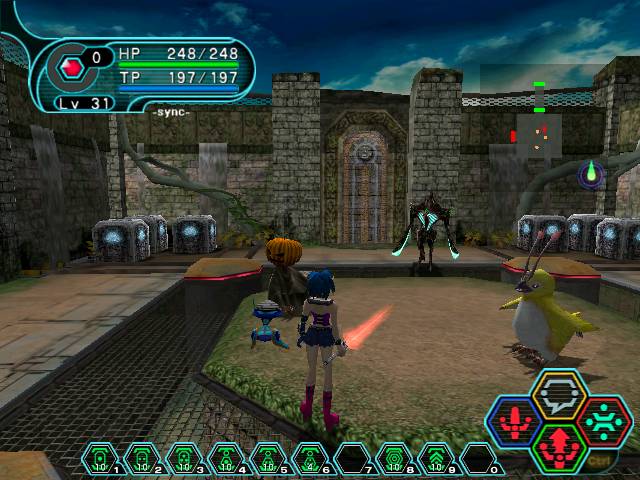The image size is (640, 480).
Task: Use the ring-shaped icon in slot 8
Action: (x=394, y=459)
